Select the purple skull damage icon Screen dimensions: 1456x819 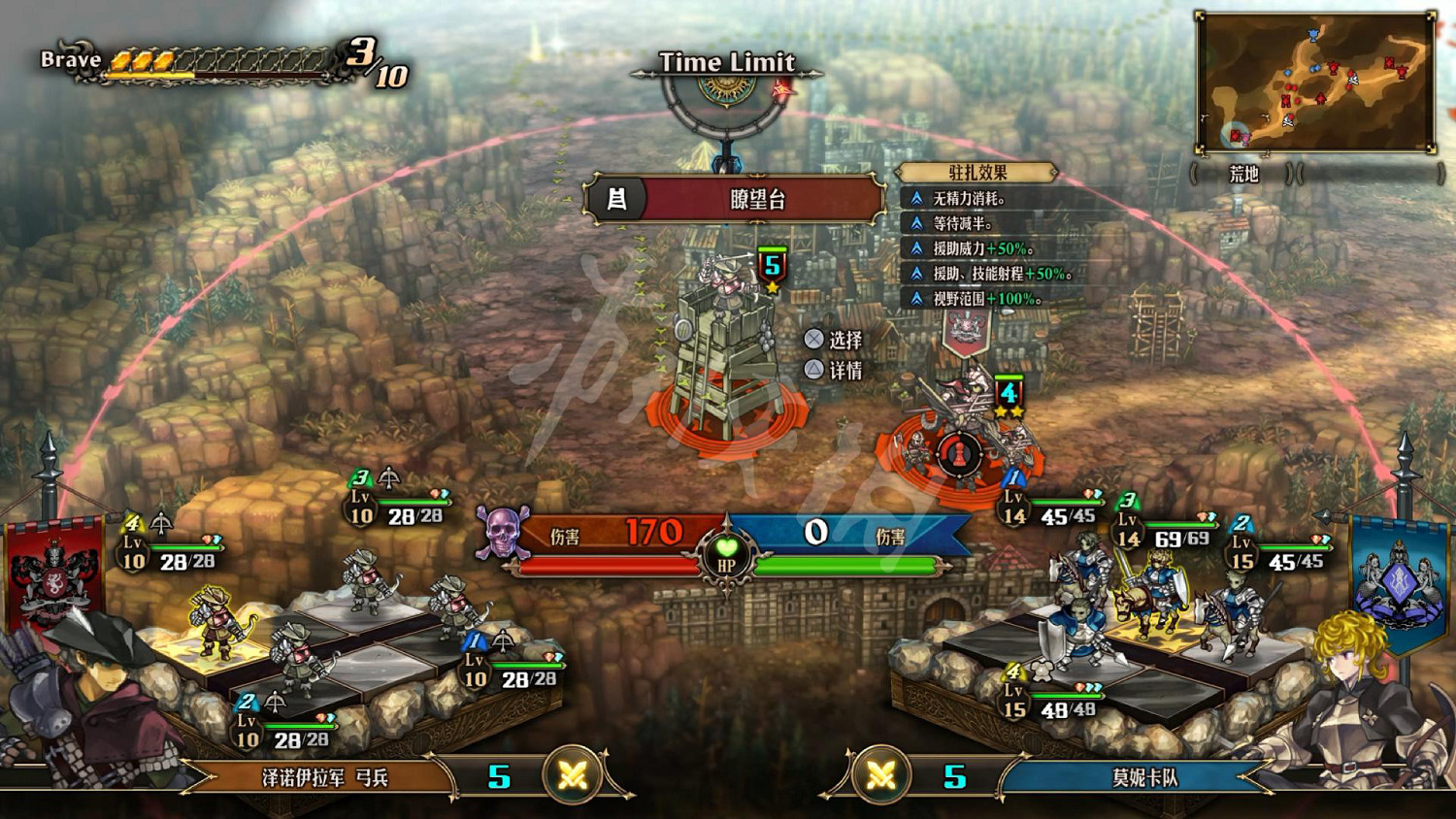(x=501, y=531)
